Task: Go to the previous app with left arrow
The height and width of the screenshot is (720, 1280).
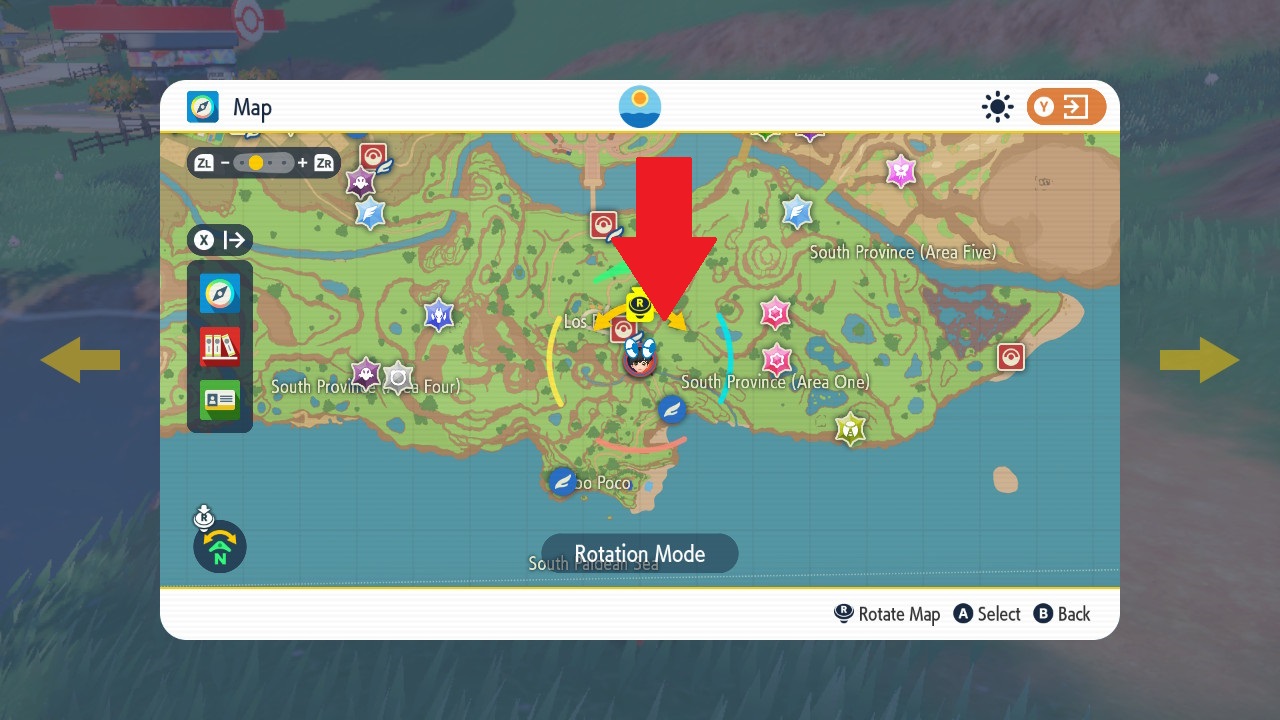Action: 80,360
